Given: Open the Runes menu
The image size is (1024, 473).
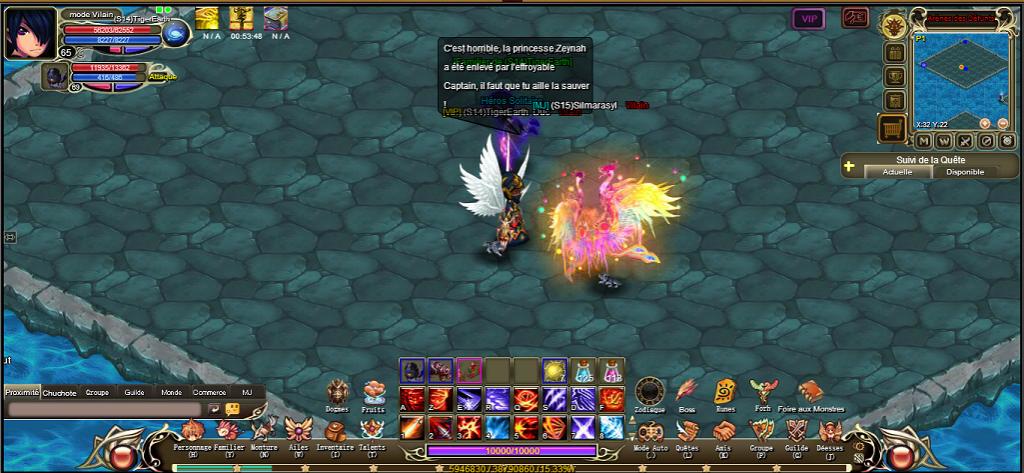Looking at the screenshot, I should (725, 391).
